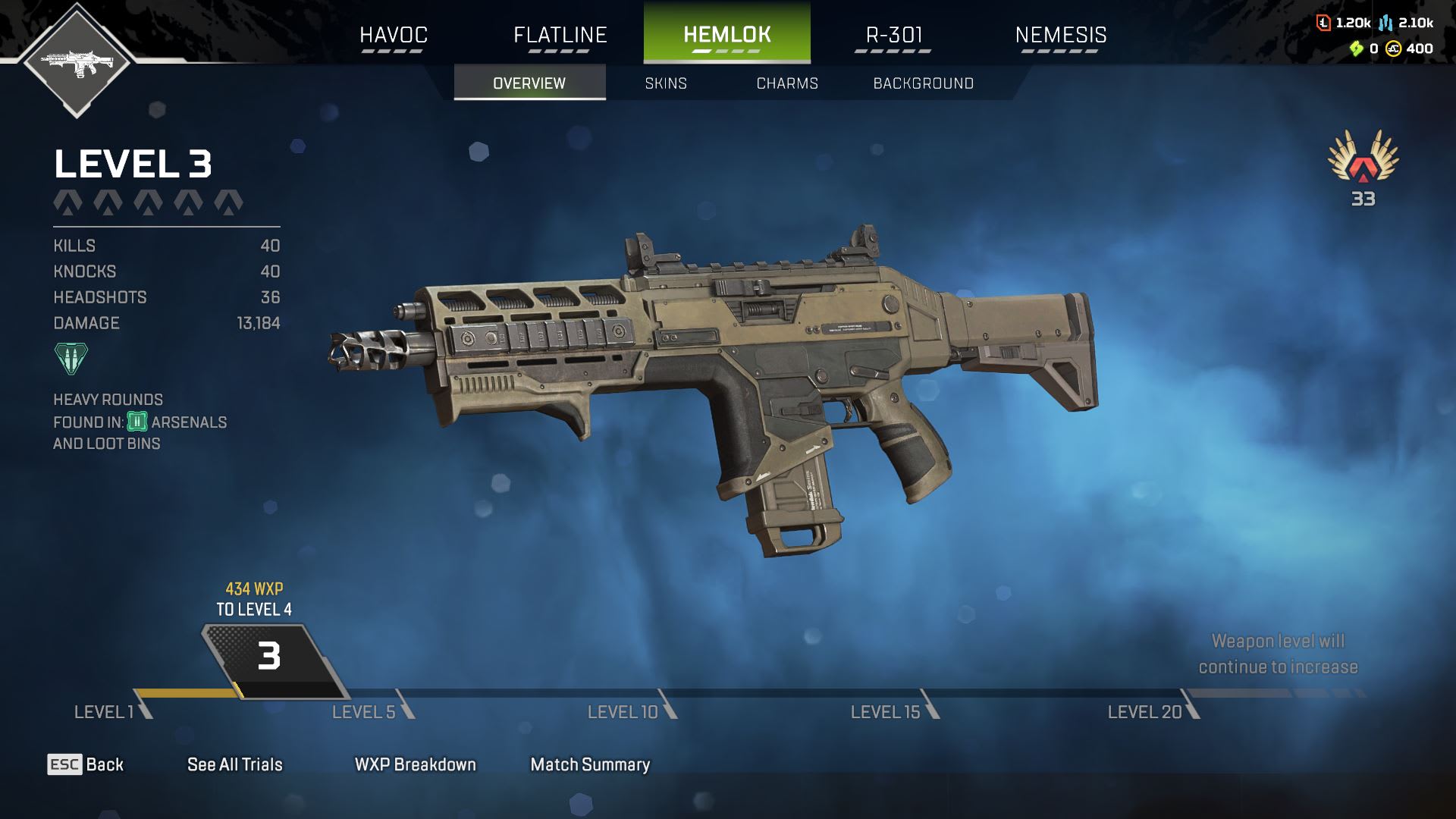Click the Level 15 milestone marker
The width and height of the screenshot is (1456, 819).
tap(930, 705)
